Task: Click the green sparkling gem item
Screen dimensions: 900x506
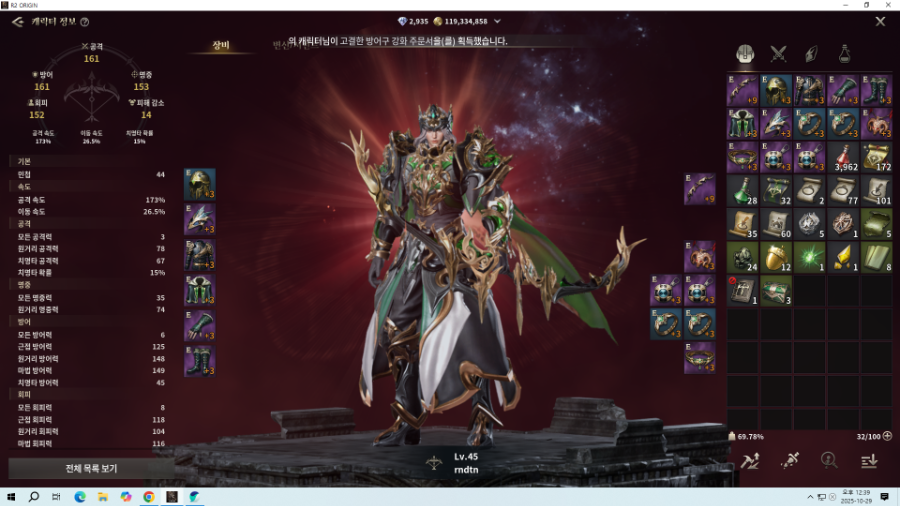Action: pos(810,258)
